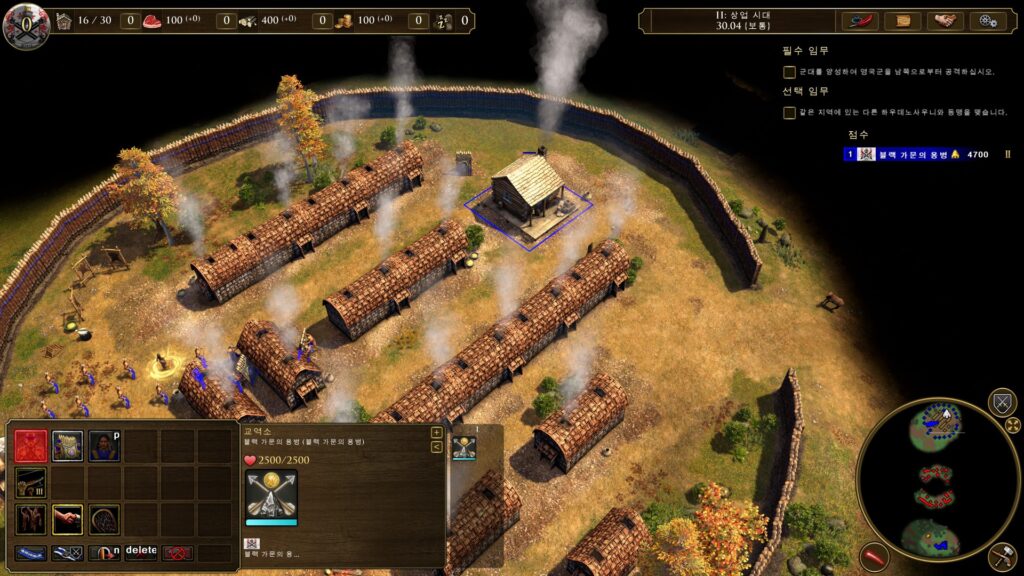Collapse the info panel with arrow button
Screen dimensions: 1024x576
coord(436,447)
